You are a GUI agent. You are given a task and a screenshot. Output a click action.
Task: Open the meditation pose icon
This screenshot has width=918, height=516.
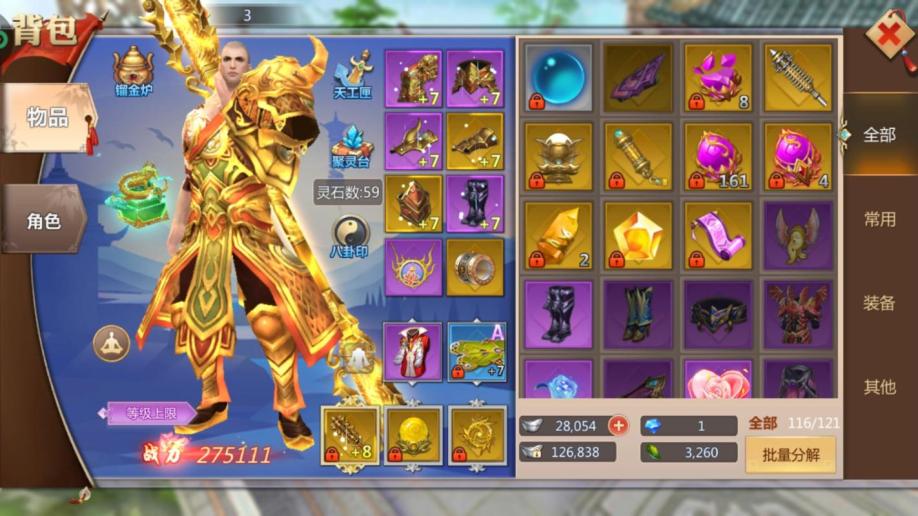[x=111, y=344]
